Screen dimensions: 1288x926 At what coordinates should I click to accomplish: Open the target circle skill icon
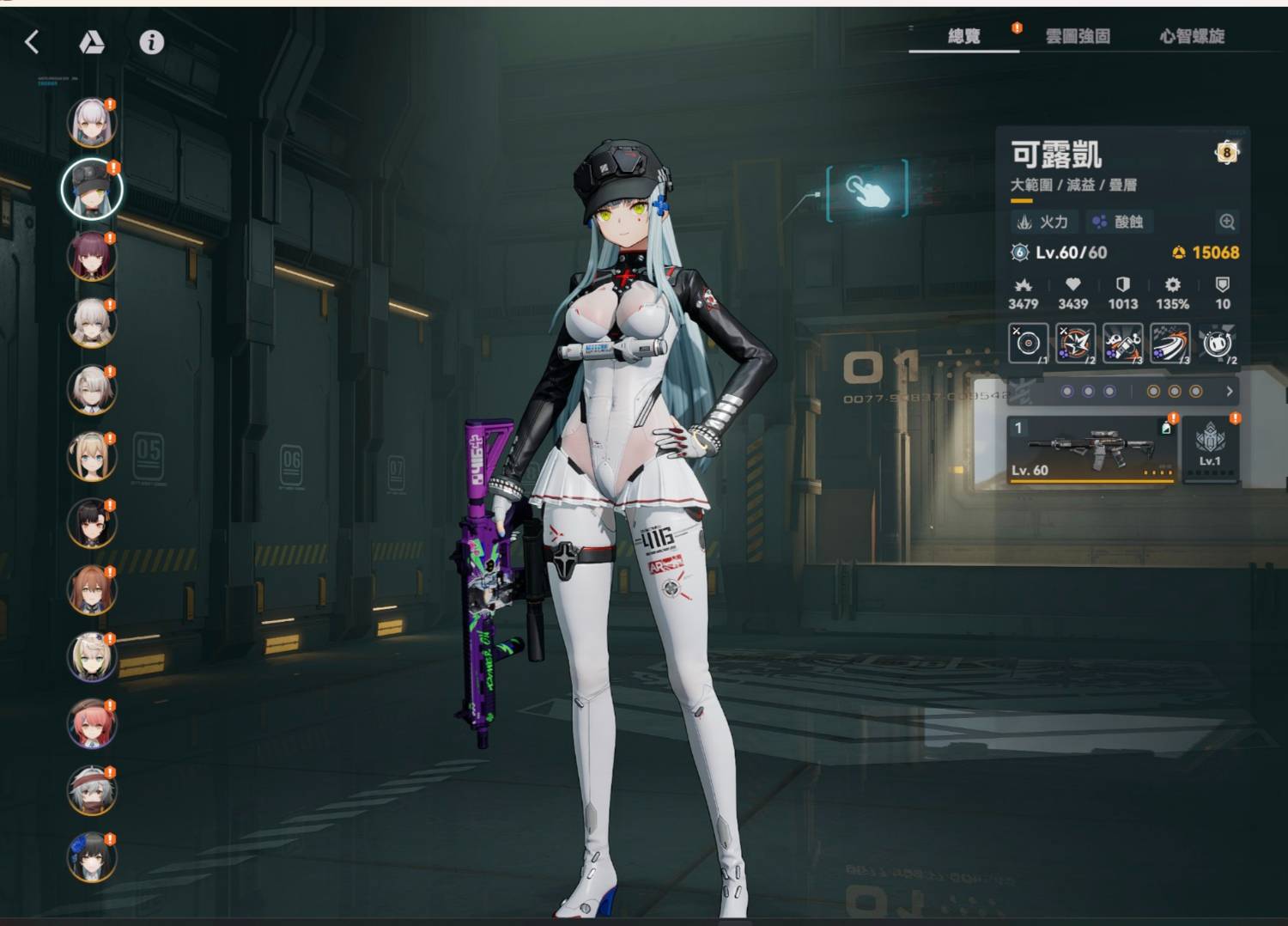coord(1028,344)
